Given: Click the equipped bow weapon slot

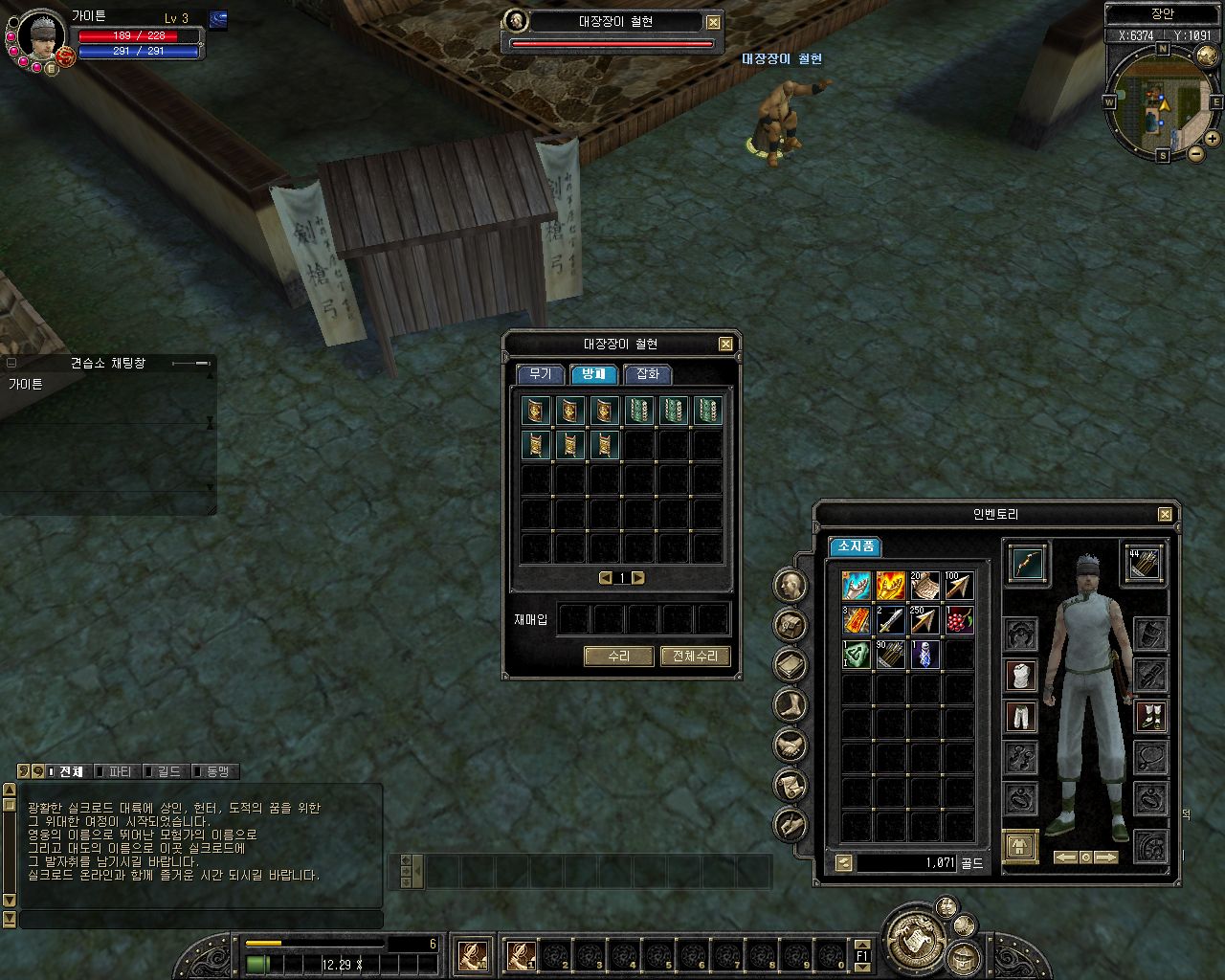Looking at the screenshot, I should [1026, 563].
